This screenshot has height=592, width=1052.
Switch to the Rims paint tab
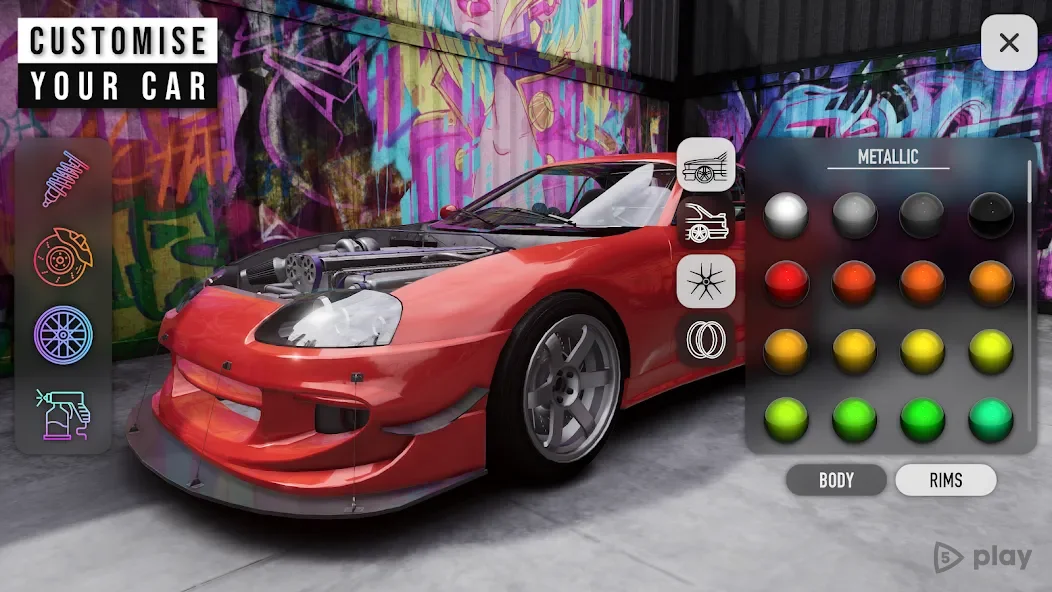pyautogui.click(x=945, y=480)
